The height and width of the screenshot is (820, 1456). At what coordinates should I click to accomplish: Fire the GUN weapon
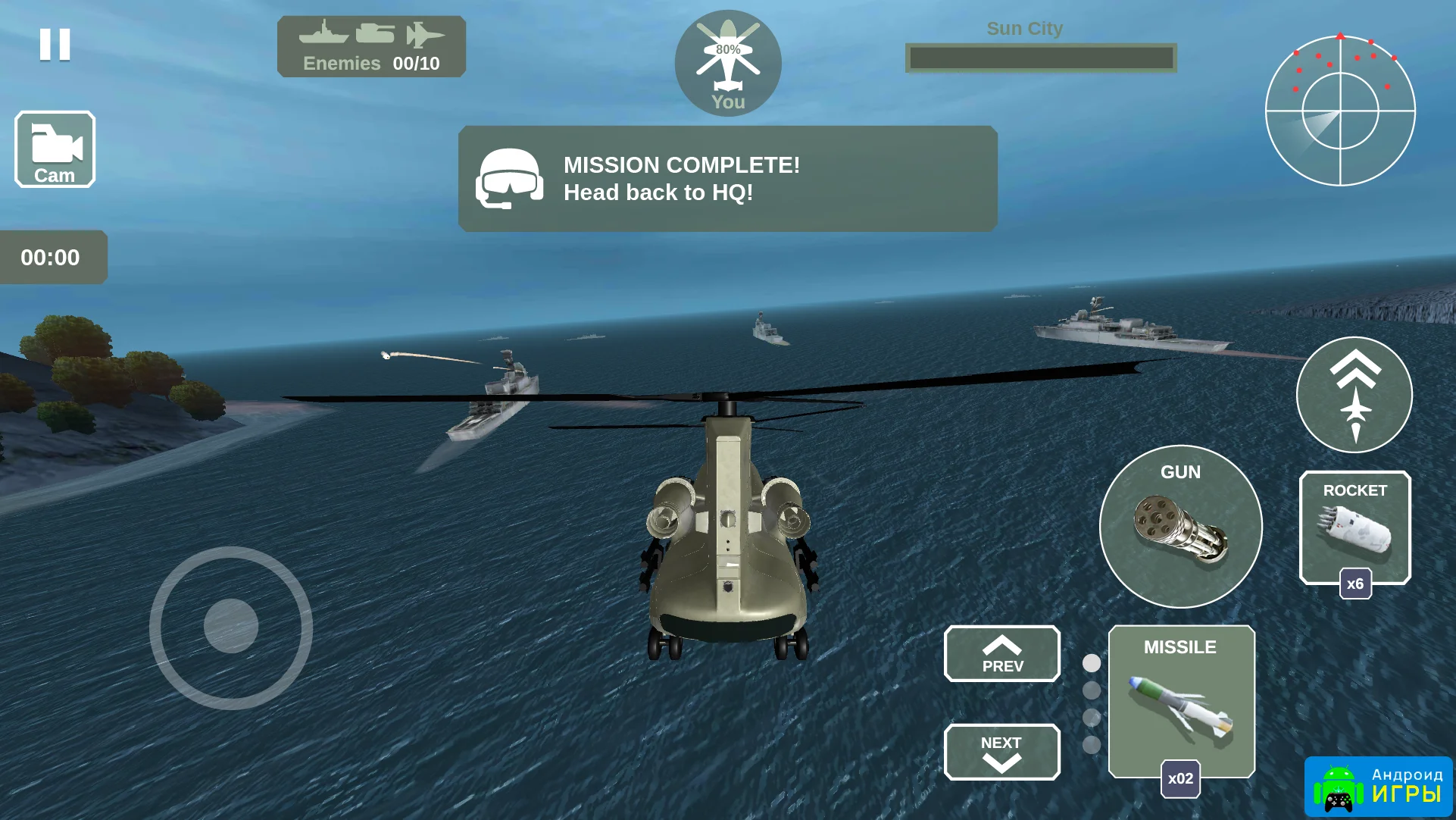click(1180, 527)
